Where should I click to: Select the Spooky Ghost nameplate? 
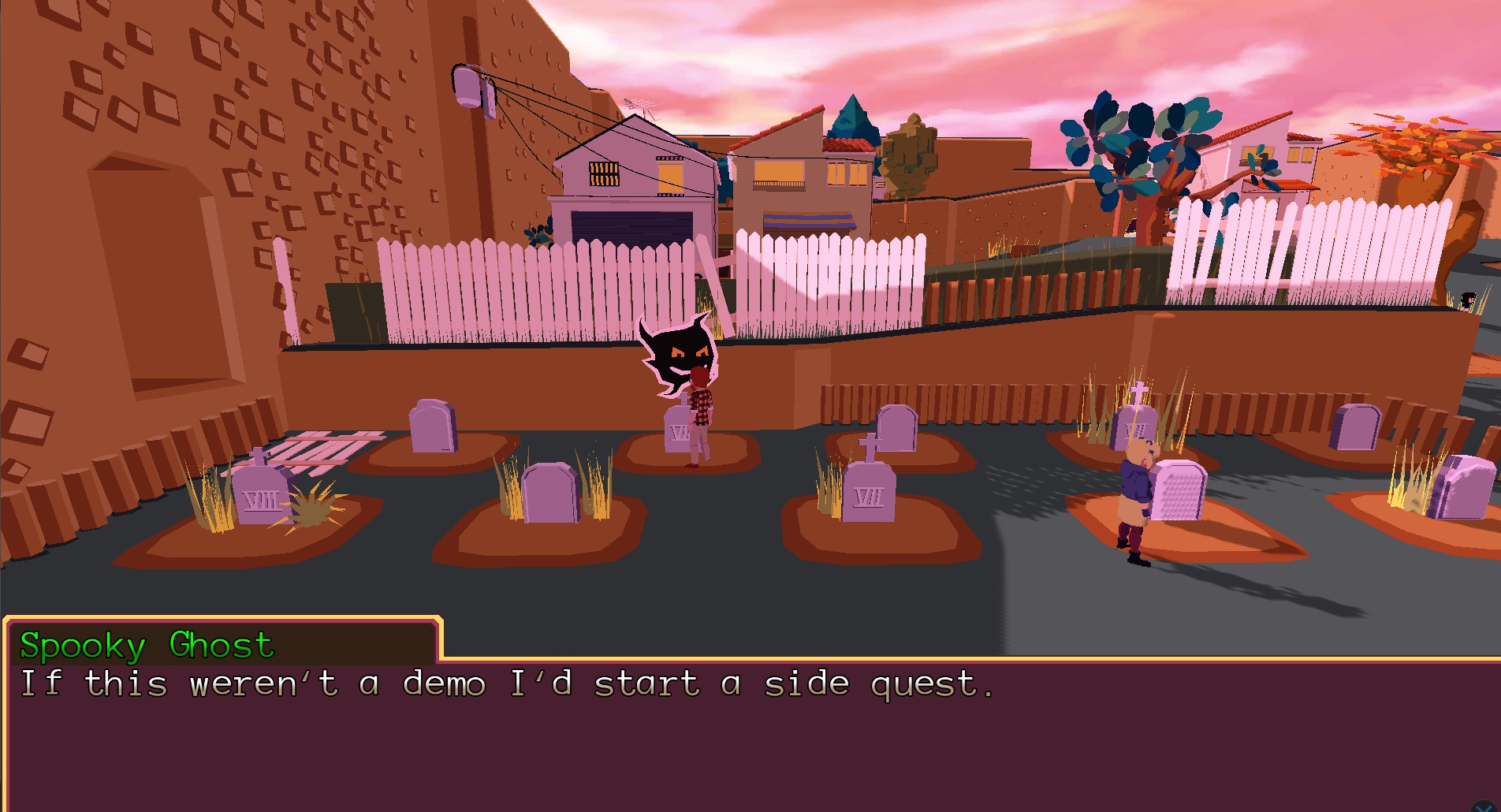pyautogui.click(x=146, y=646)
